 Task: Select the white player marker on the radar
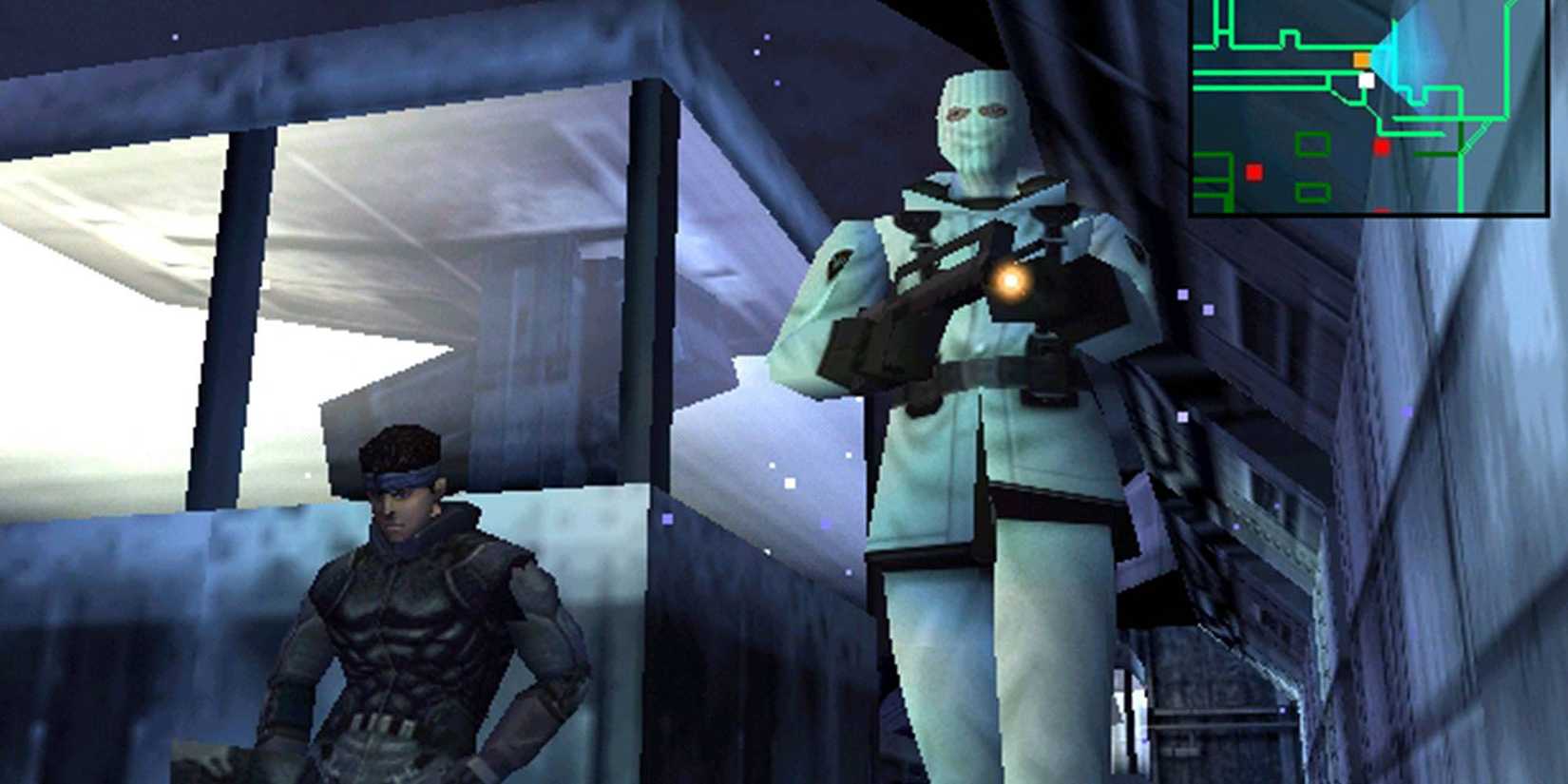coord(1366,80)
